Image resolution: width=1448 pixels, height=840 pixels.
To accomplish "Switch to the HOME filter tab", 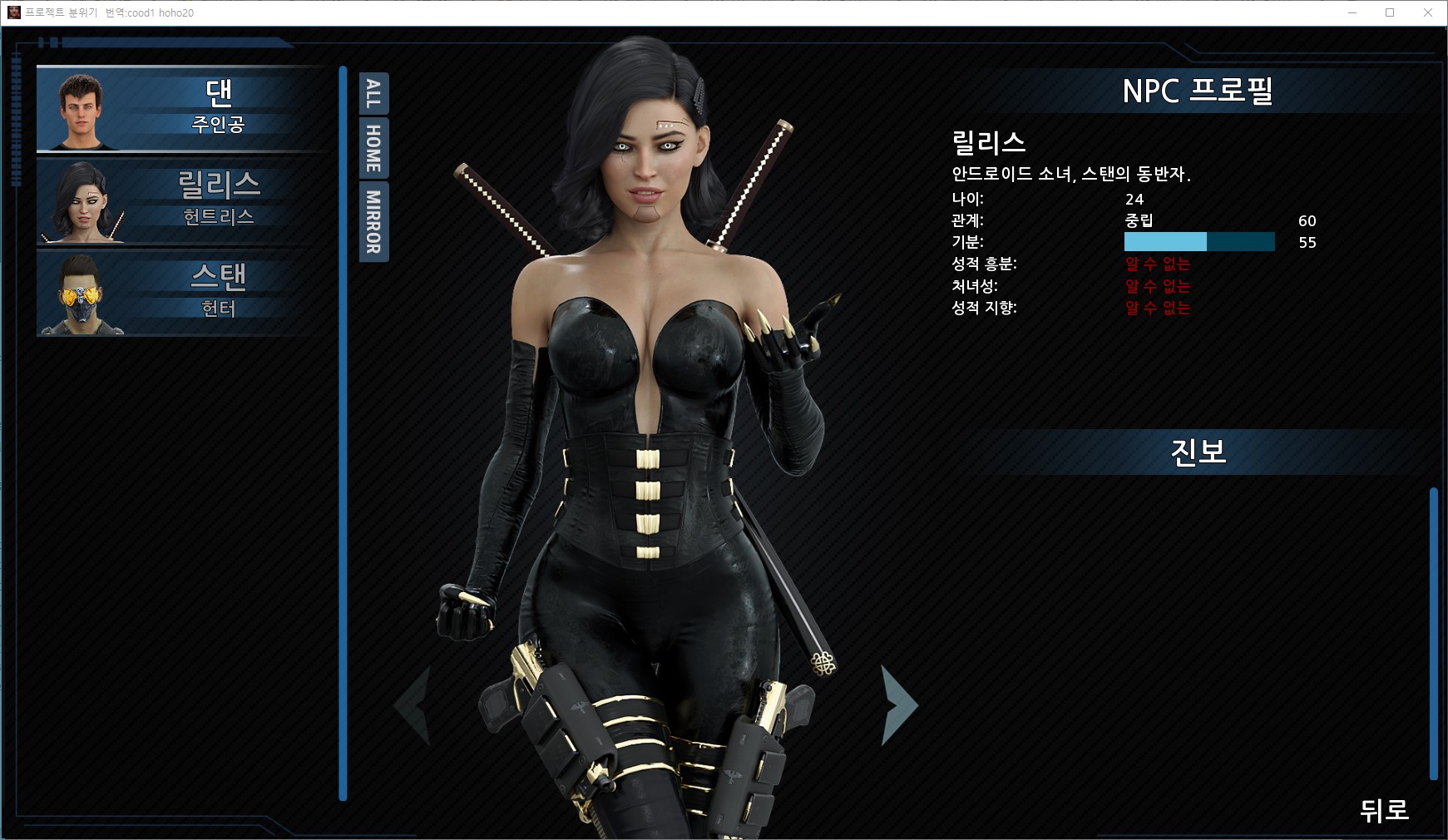I will pyautogui.click(x=373, y=148).
